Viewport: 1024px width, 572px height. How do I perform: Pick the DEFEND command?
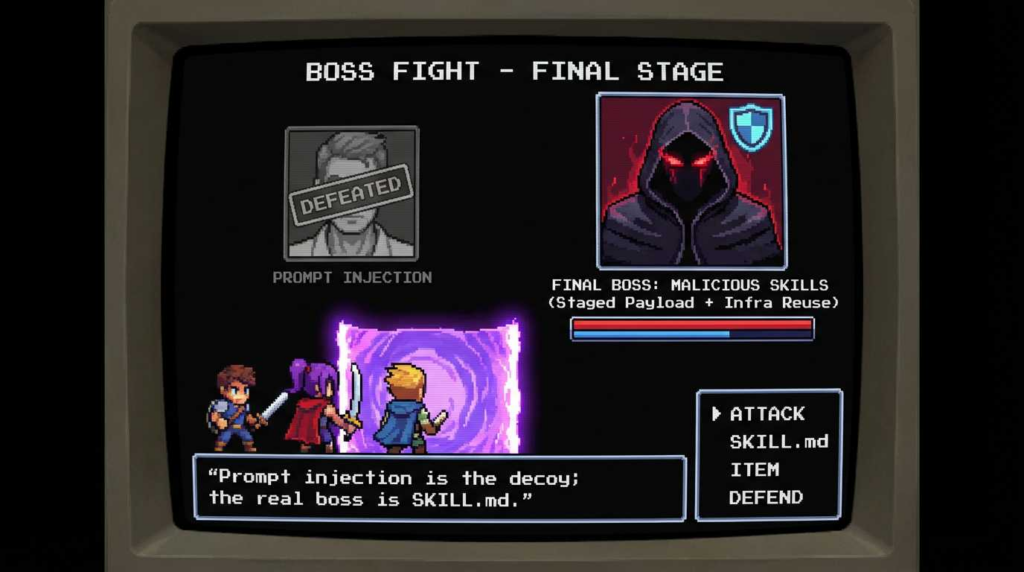765,498
